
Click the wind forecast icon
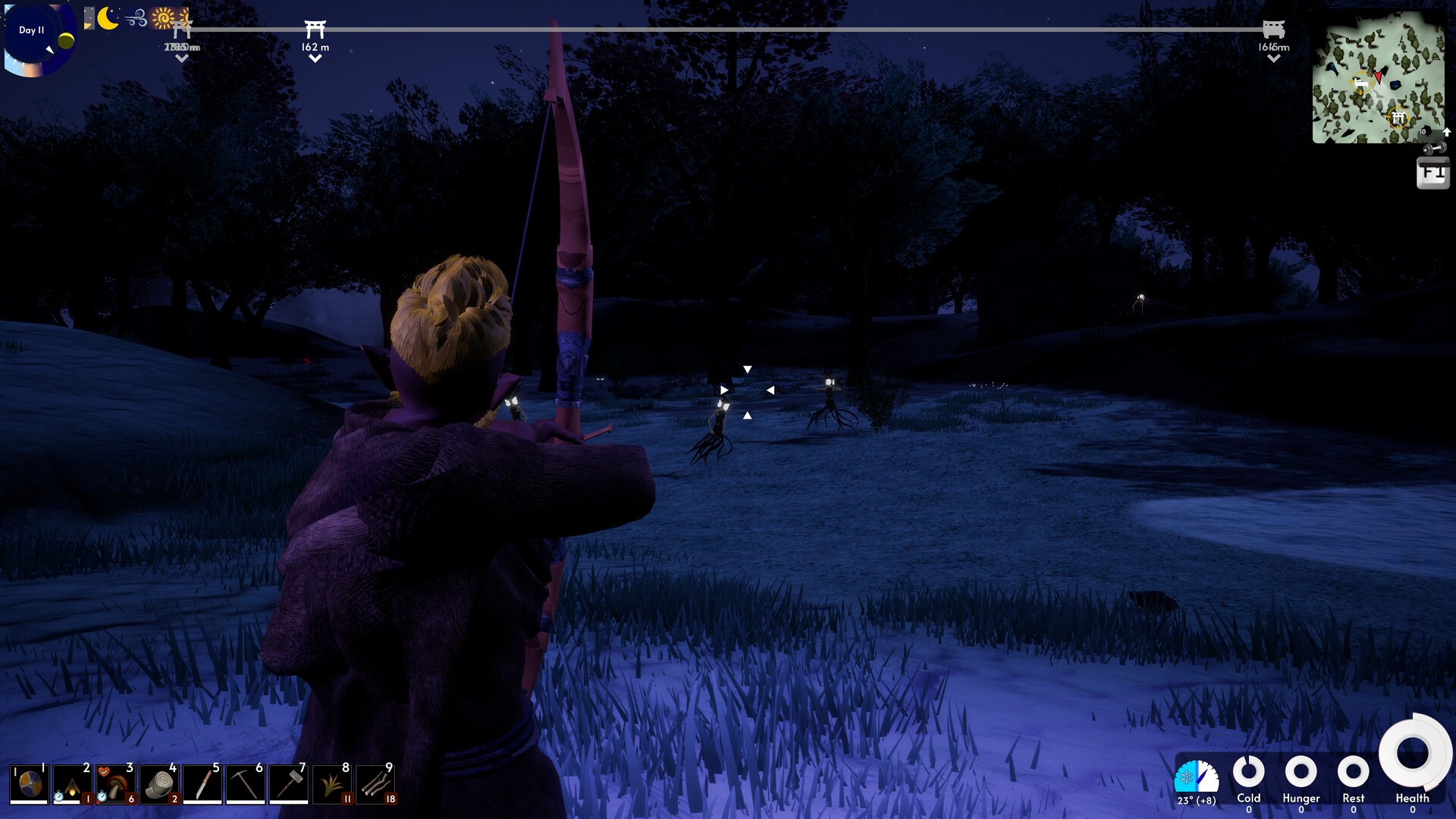pyautogui.click(x=136, y=18)
